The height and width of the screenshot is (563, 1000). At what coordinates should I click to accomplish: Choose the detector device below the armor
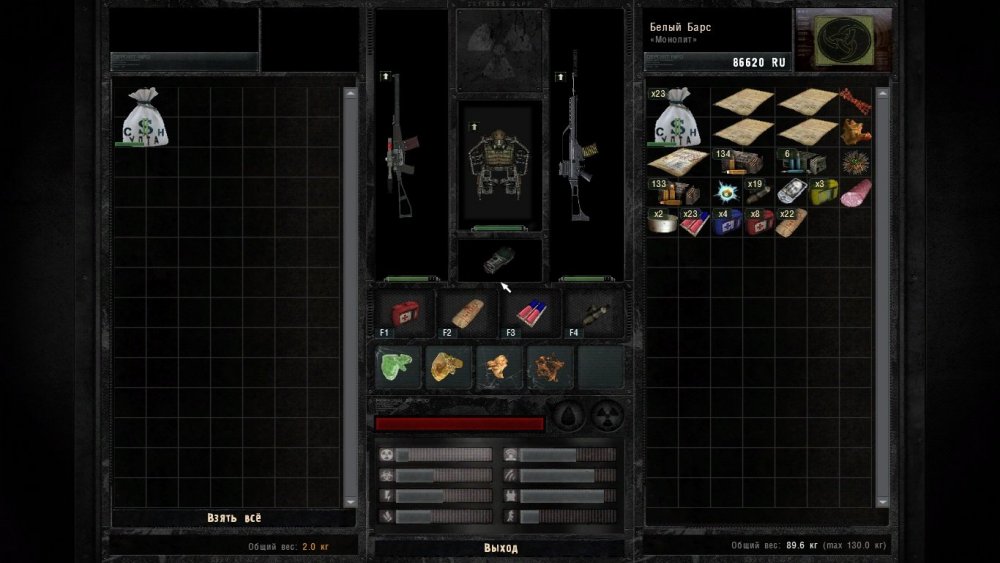pos(500,260)
